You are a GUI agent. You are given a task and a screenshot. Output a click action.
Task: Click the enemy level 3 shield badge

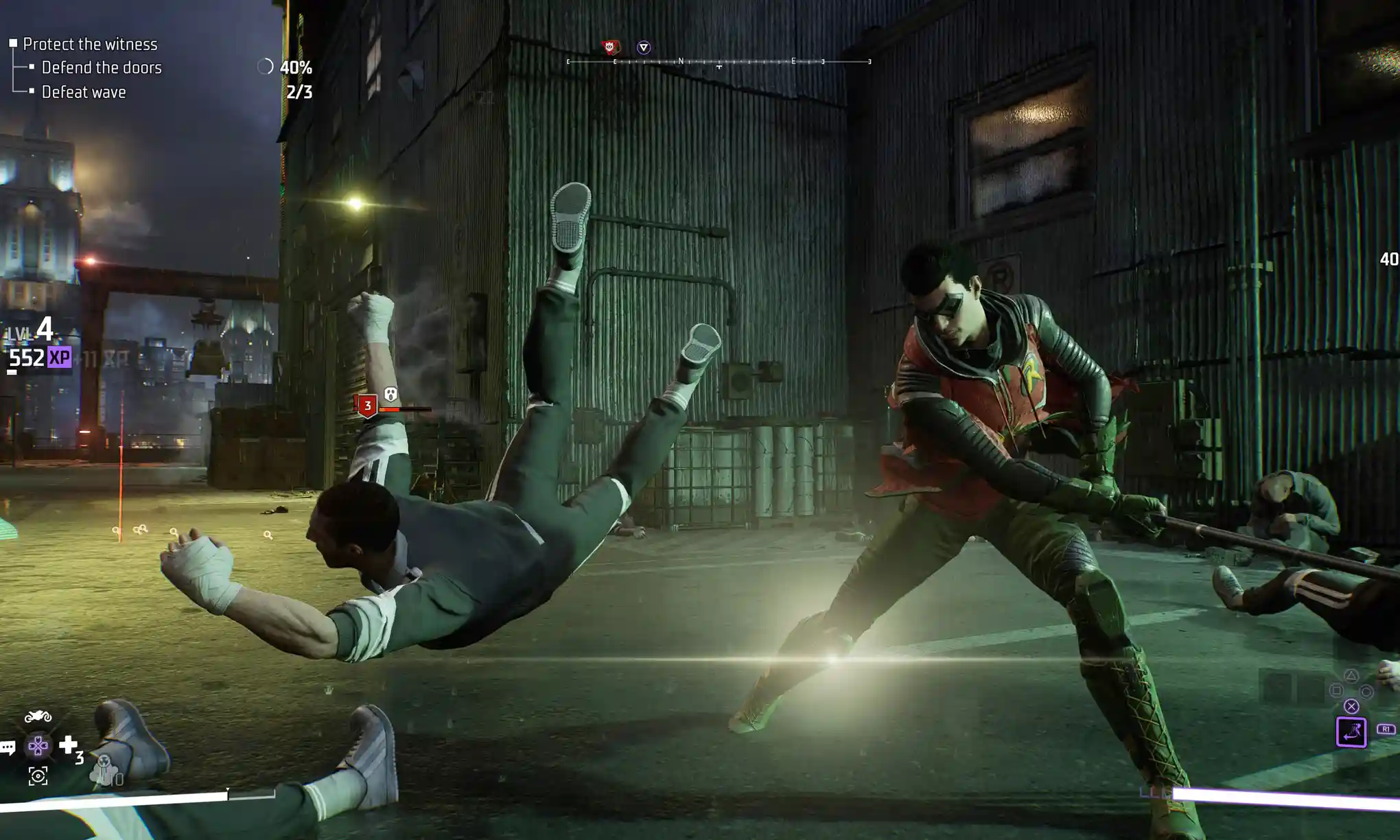(x=368, y=406)
